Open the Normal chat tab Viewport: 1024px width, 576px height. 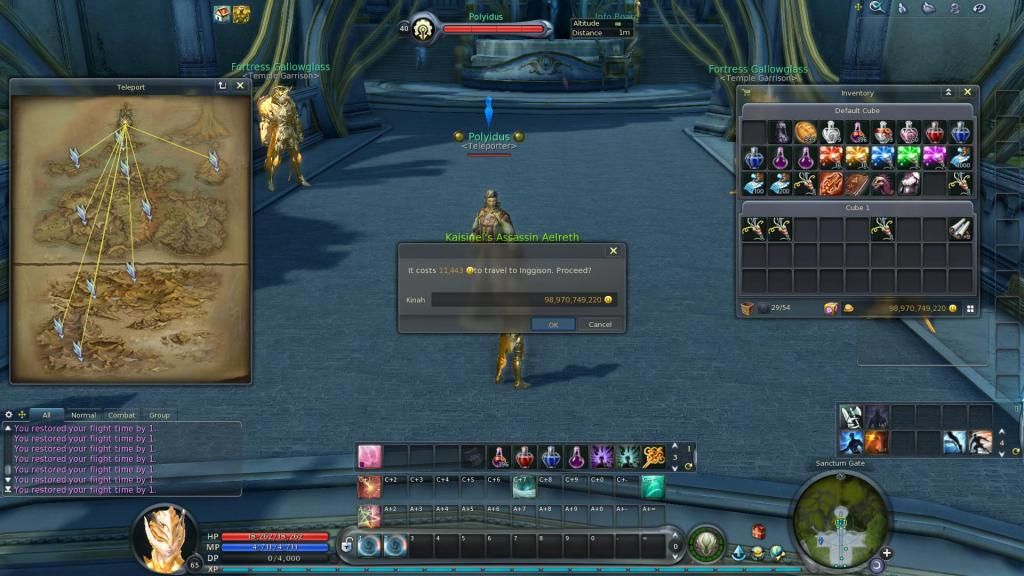[84, 415]
